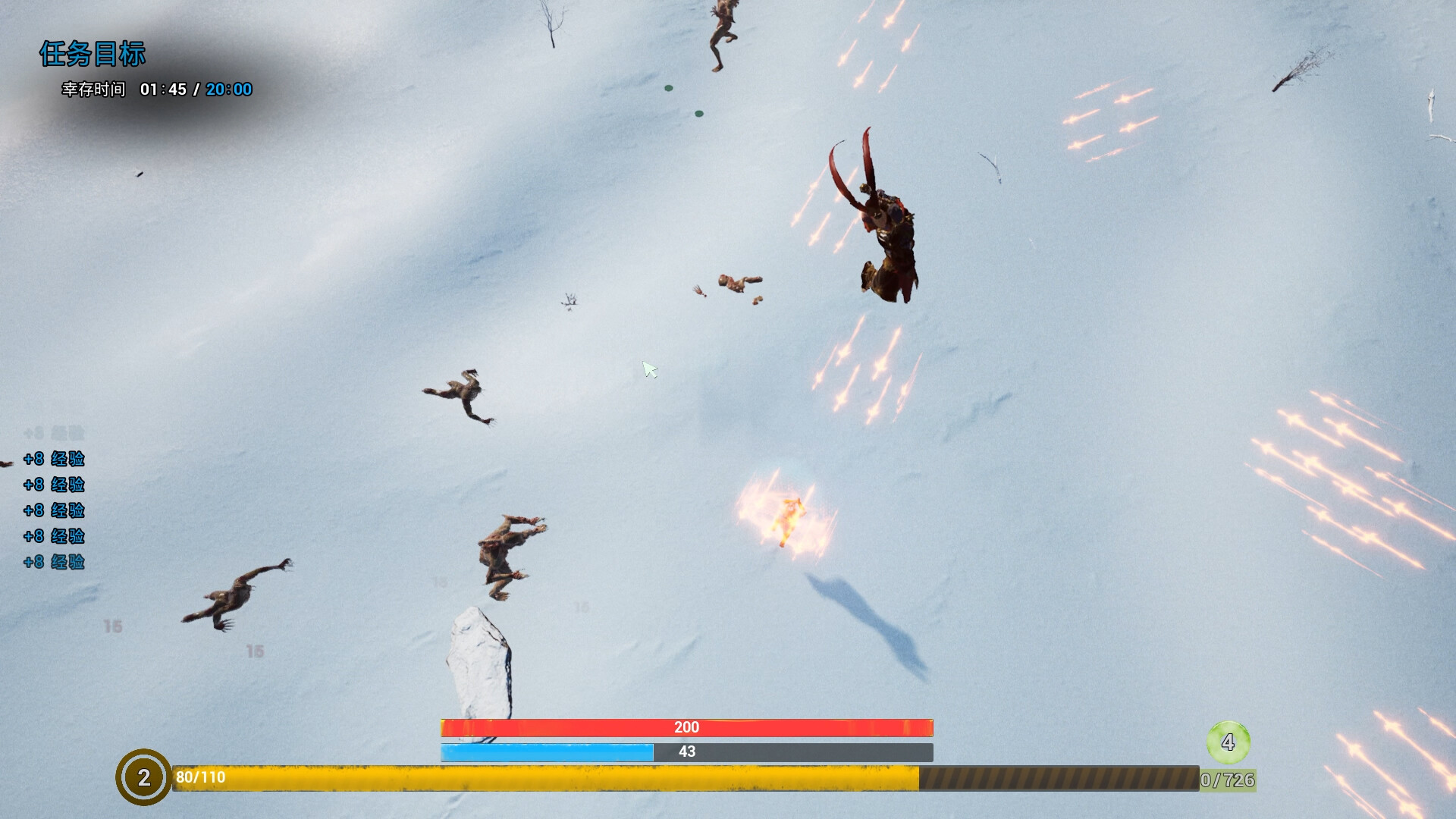
Task: Click the red 200 health bar
Action: [686, 726]
